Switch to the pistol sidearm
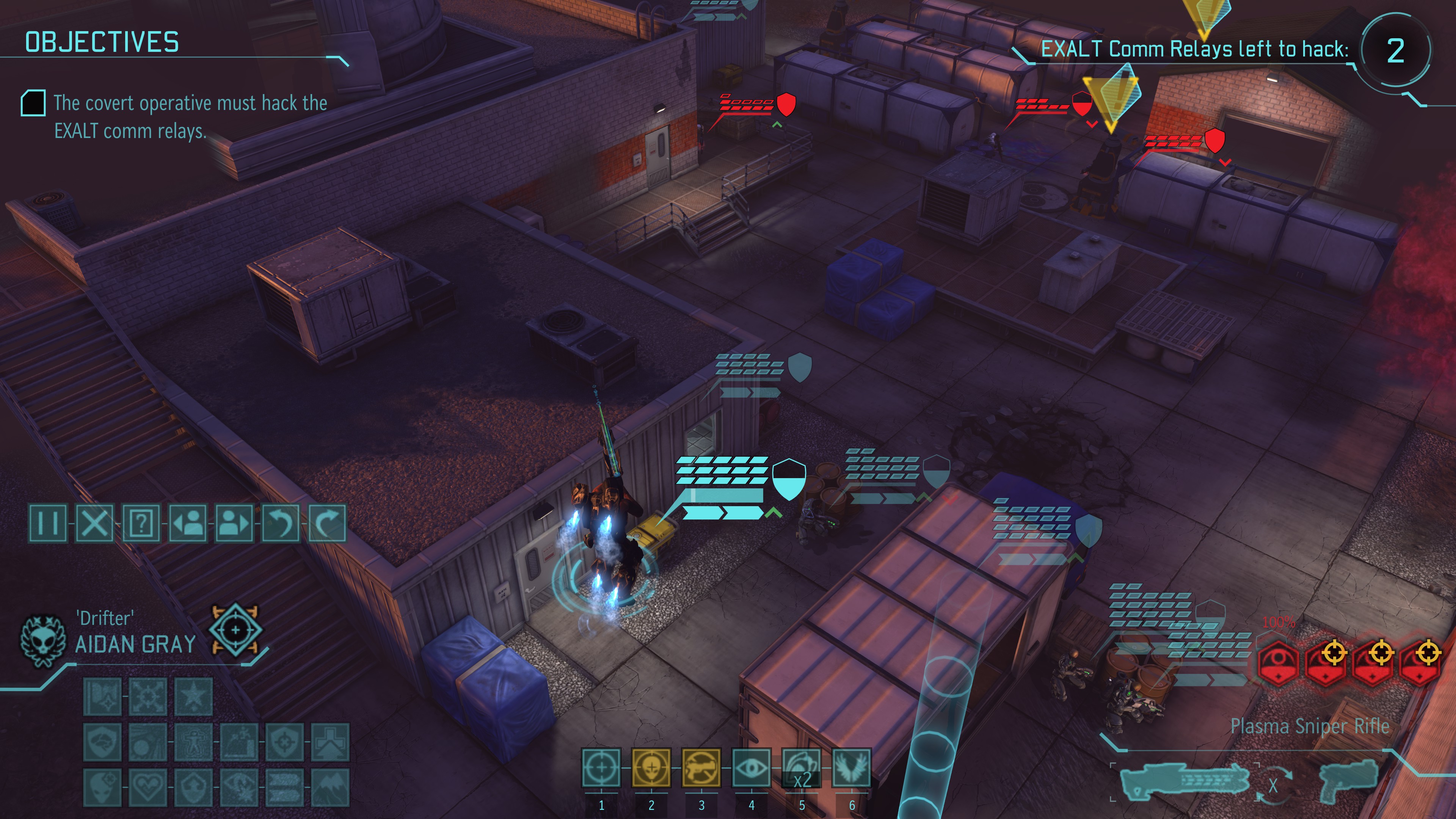This screenshot has width=1456, height=819. coord(1348,781)
